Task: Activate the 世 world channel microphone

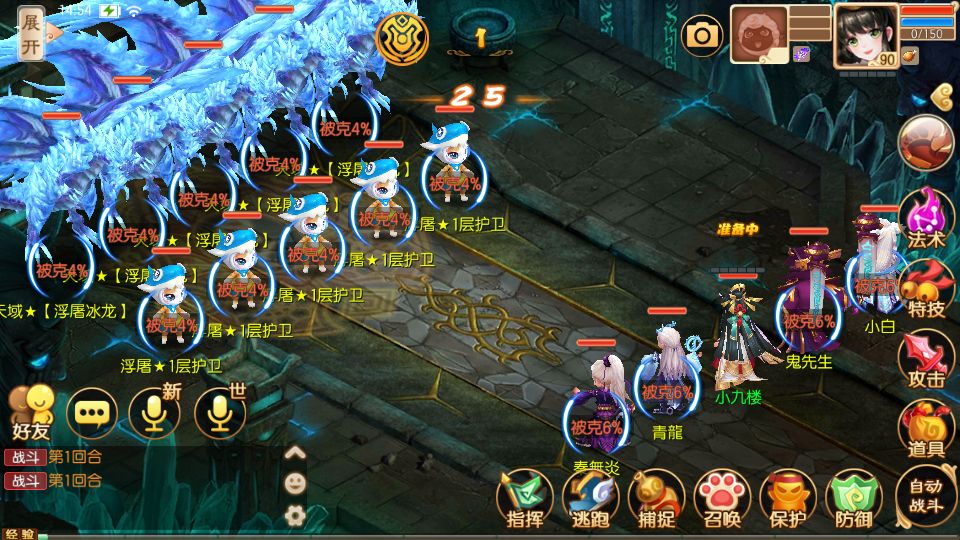Action: [219, 412]
